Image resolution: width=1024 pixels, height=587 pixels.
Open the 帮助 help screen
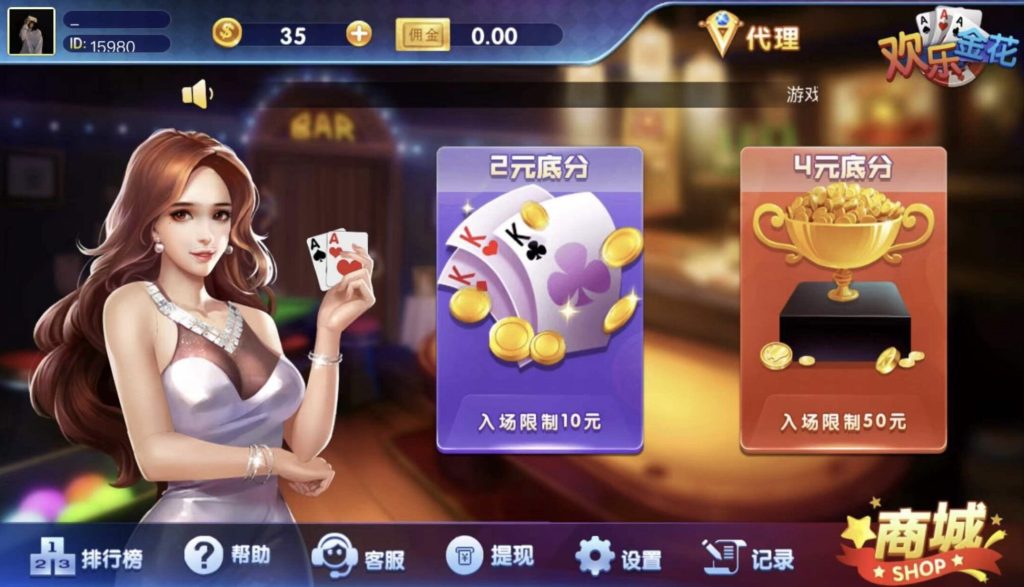(x=228, y=555)
